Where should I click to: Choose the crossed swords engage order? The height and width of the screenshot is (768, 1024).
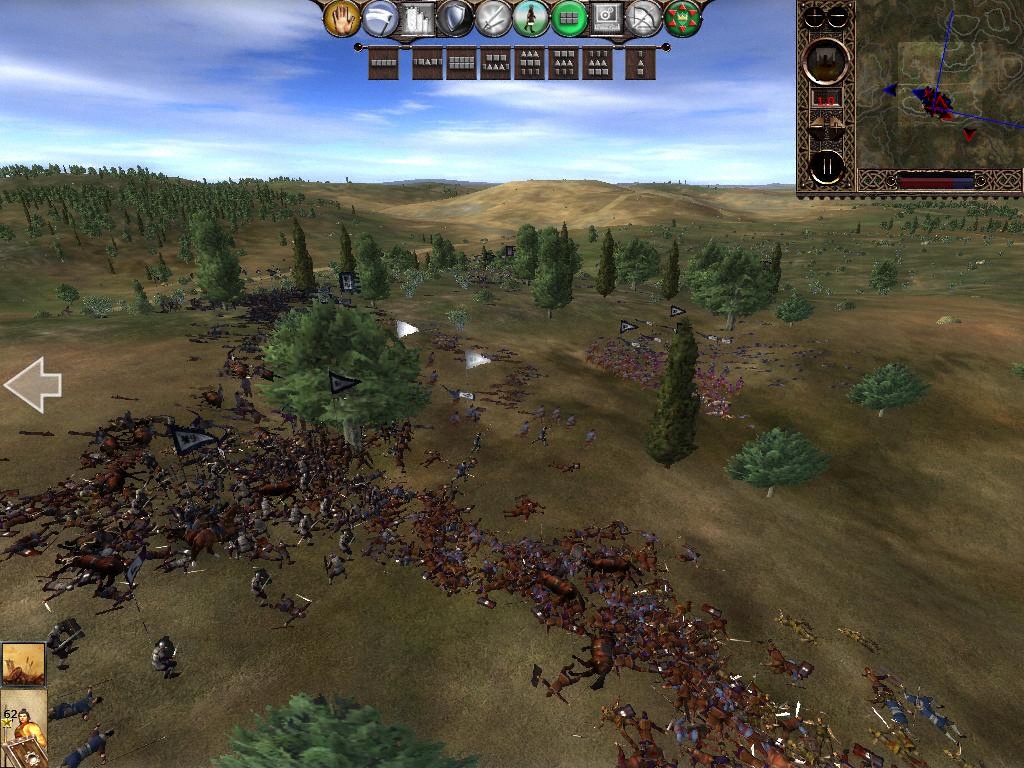click(493, 18)
